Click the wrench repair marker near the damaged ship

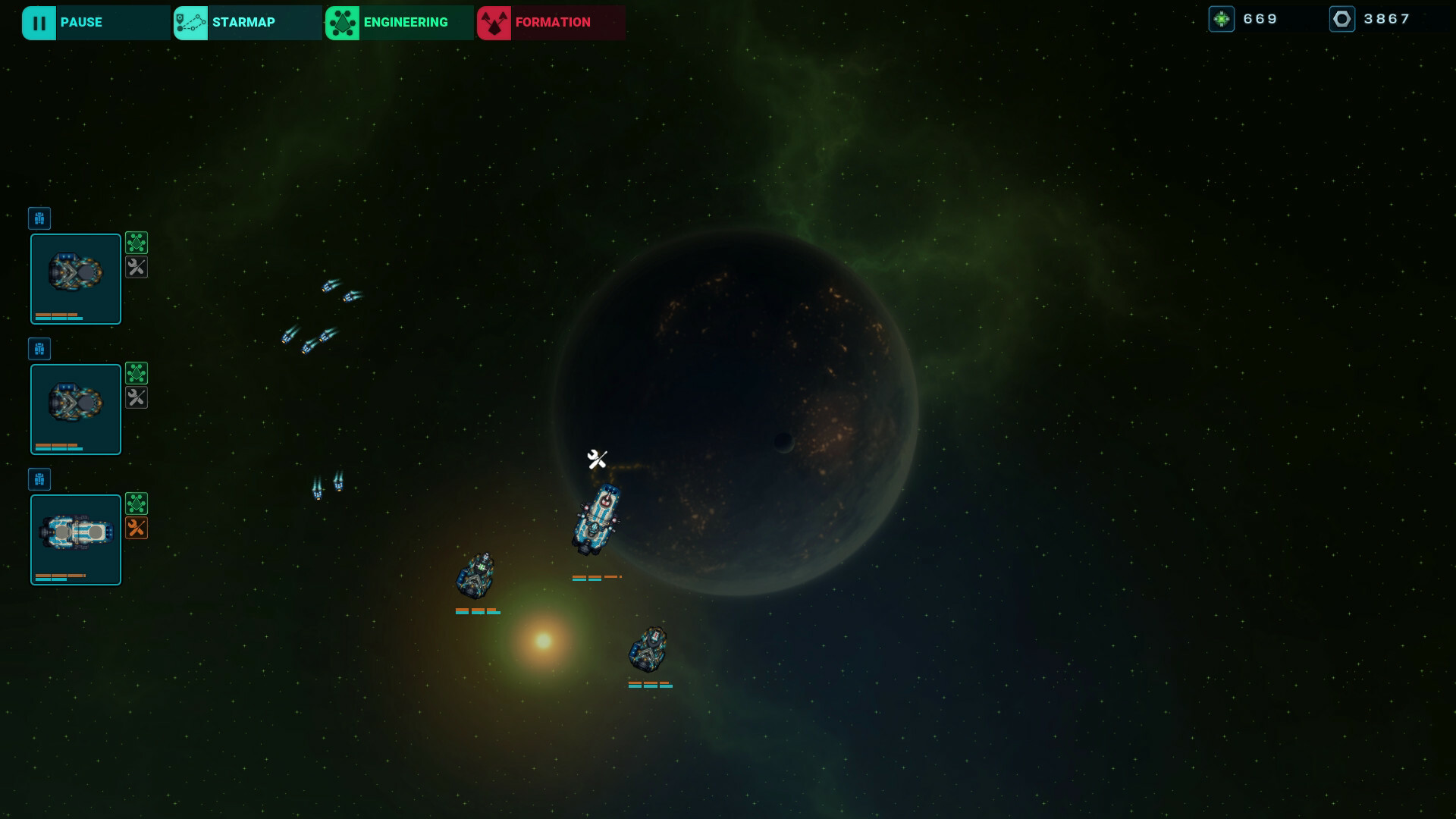[x=596, y=458]
